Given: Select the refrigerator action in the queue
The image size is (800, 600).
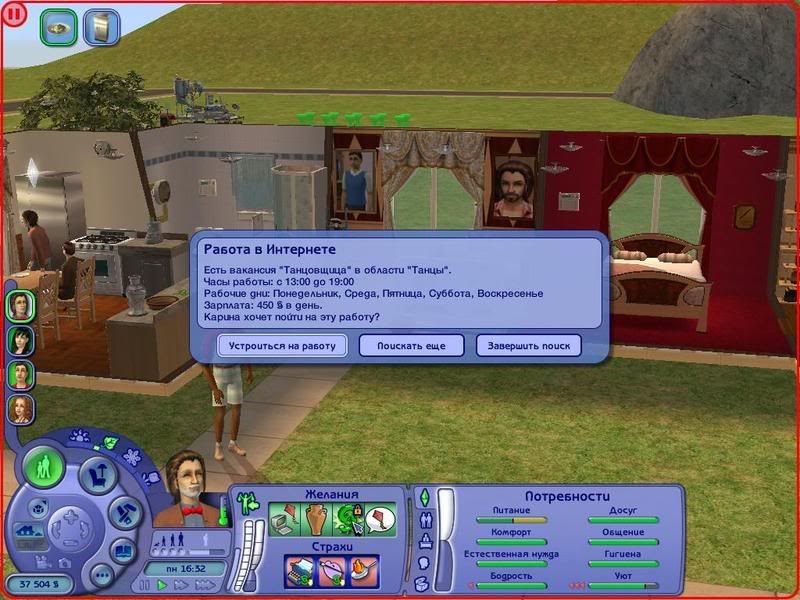Looking at the screenshot, I should pyautogui.click(x=101, y=27).
